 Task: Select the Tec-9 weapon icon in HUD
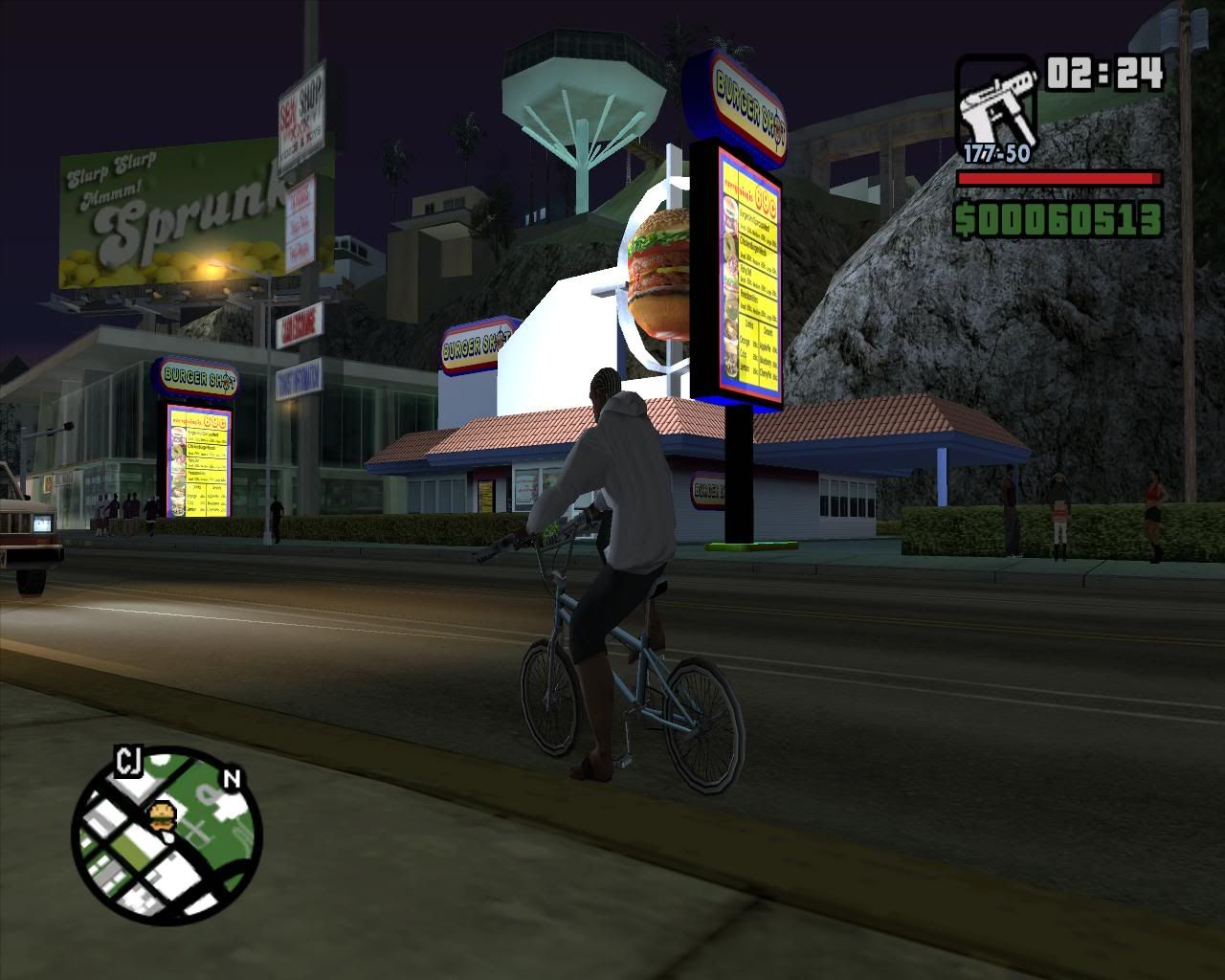[x=998, y=100]
